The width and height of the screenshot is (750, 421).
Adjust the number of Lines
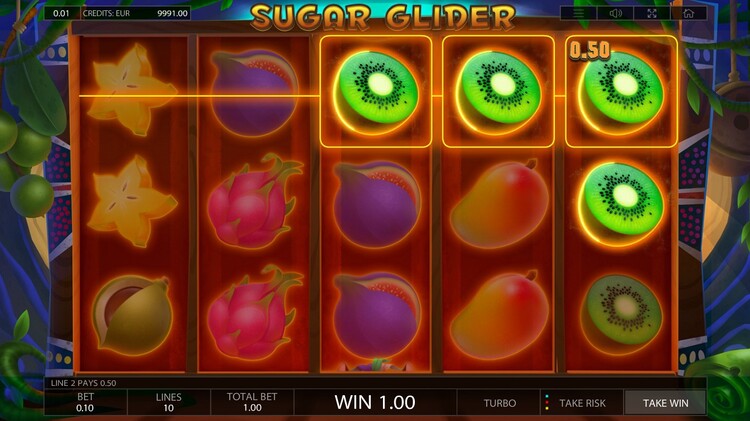tap(168, 402)
